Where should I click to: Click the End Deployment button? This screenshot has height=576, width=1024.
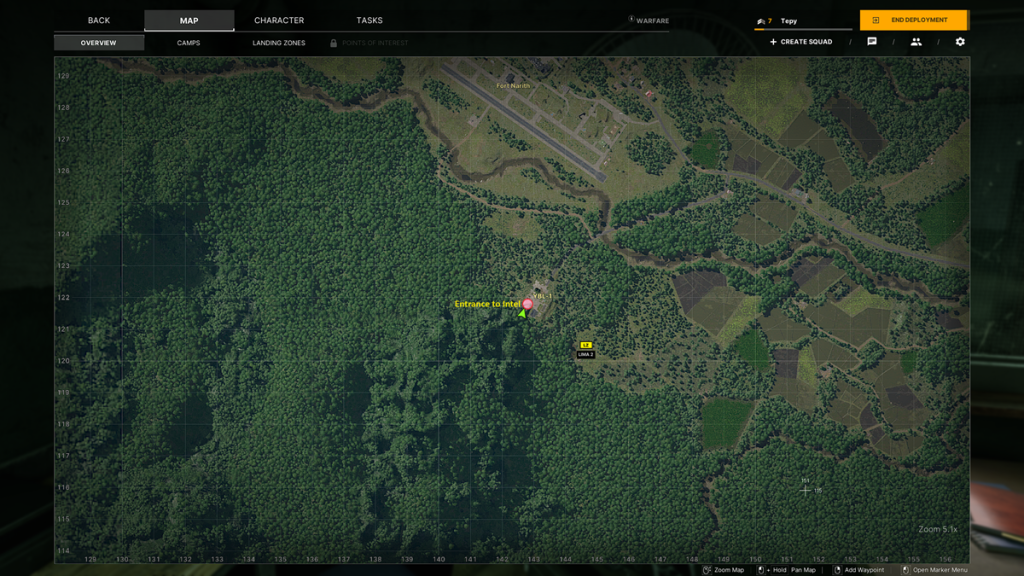click(913, 20)
